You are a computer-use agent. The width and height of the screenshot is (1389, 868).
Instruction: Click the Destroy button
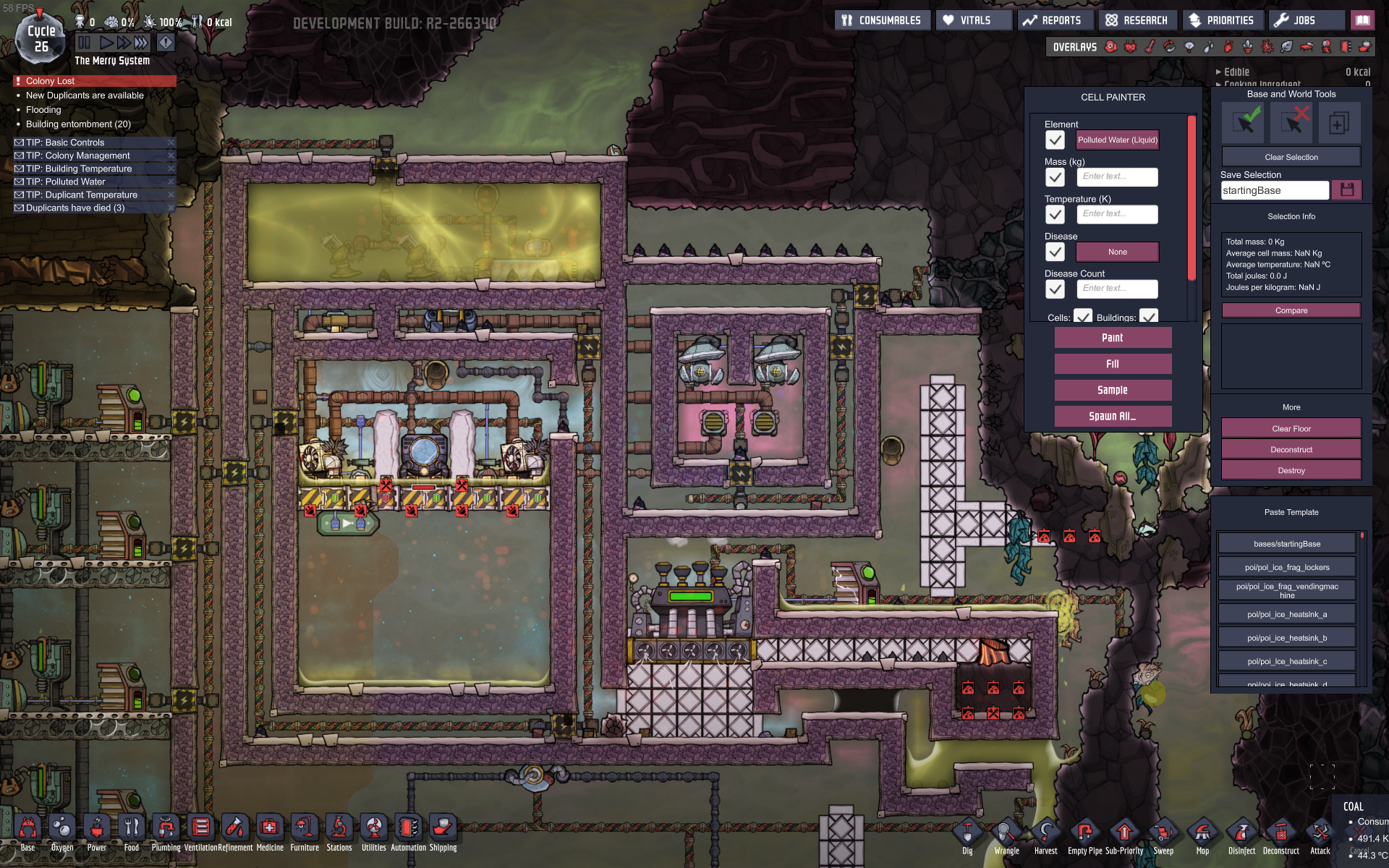[1291, 470]
